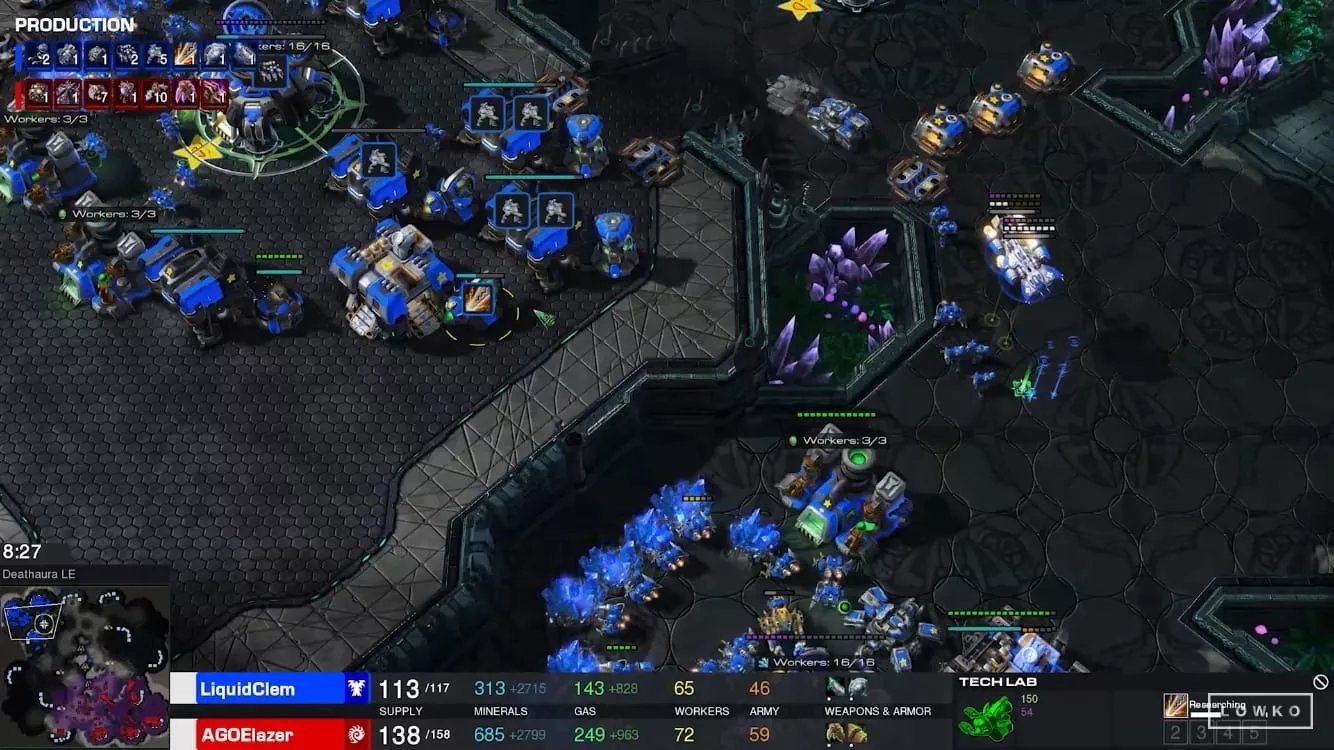Click the Production panel header
This screenshot has width=1334, height=750.
pyautogui.click(x=74, y=25)
